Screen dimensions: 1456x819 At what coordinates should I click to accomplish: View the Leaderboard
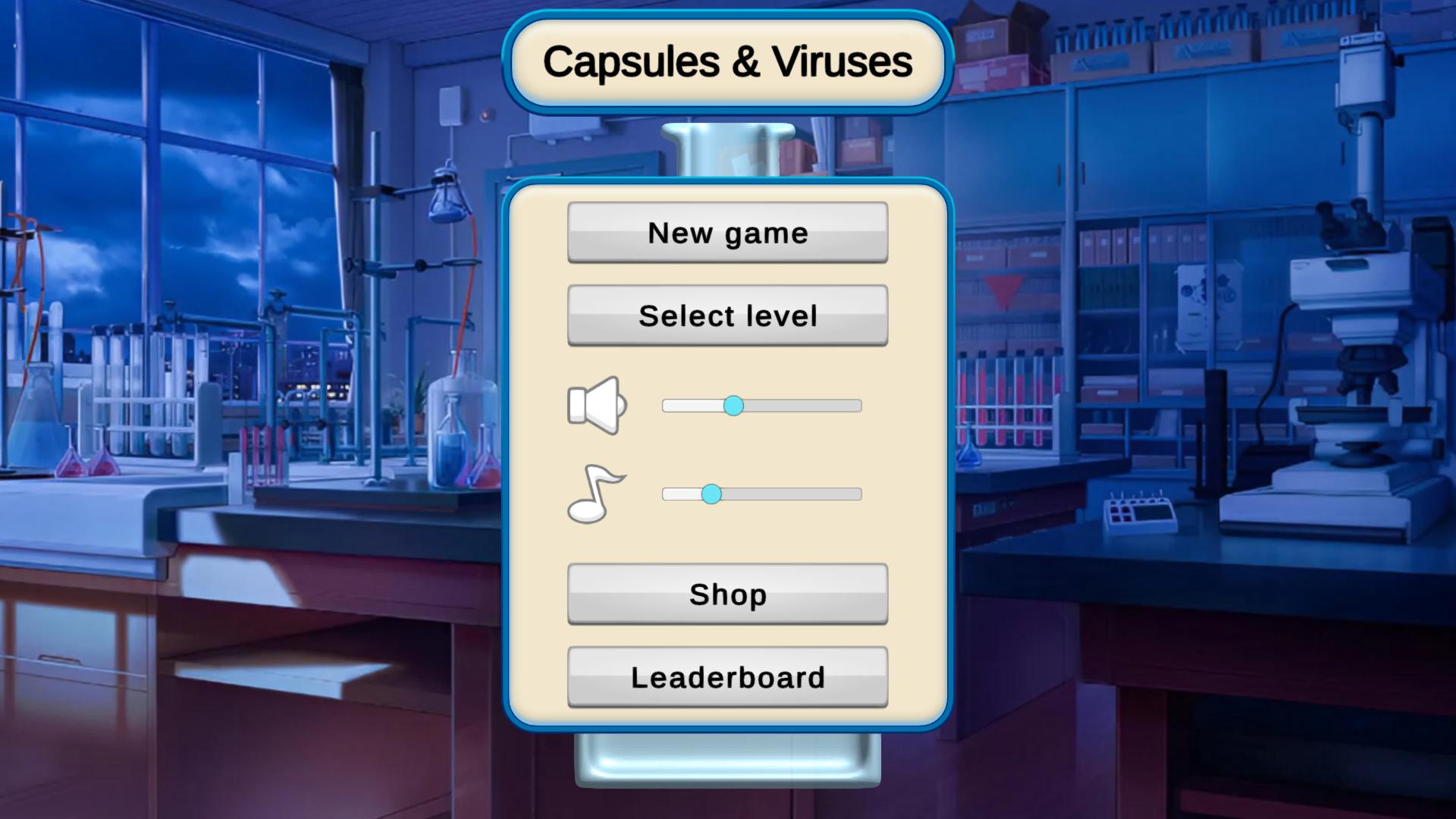[726, 676]
